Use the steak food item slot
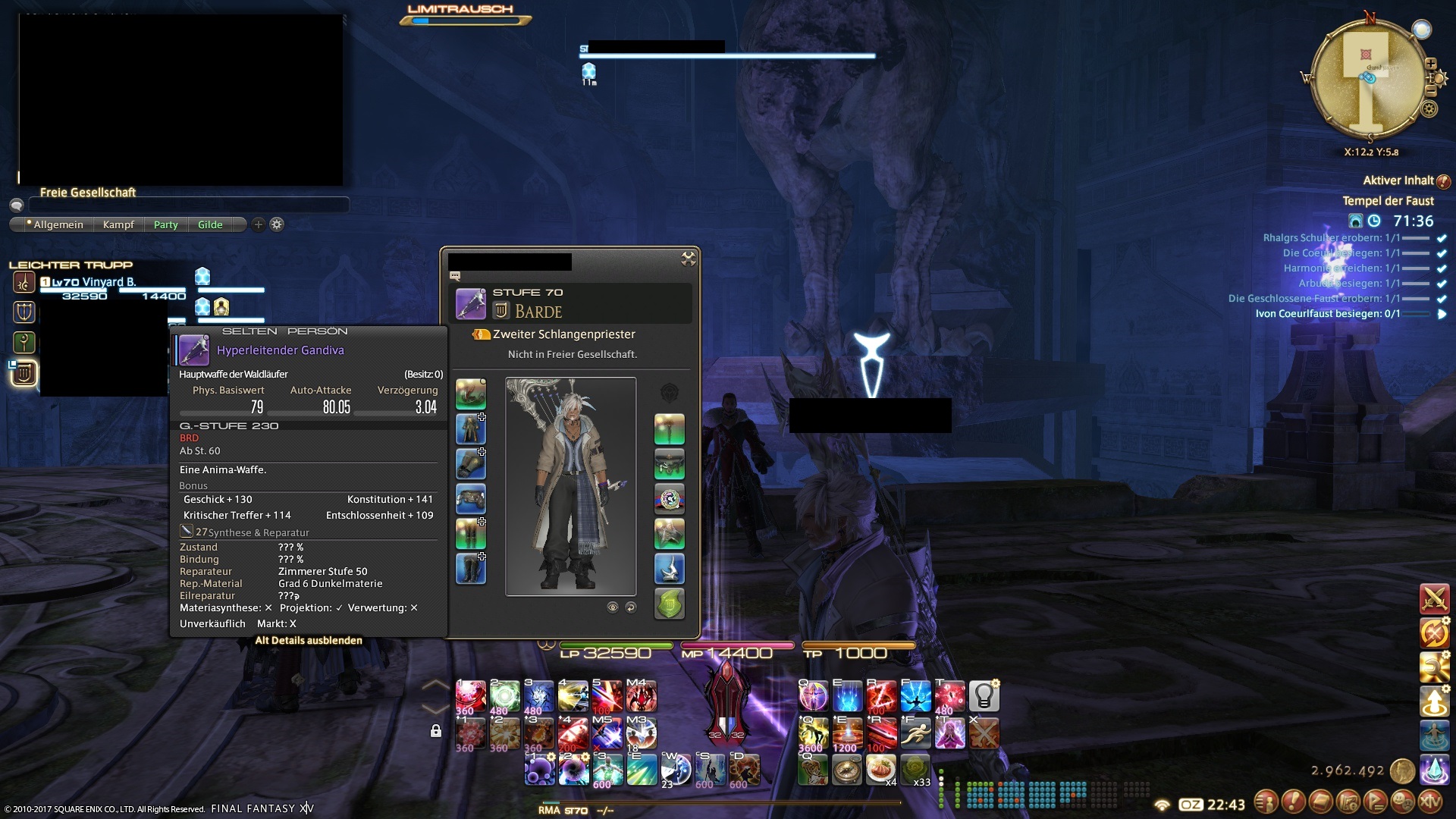The width and height of the screenshot is (1456, 819). coord(880,769)
